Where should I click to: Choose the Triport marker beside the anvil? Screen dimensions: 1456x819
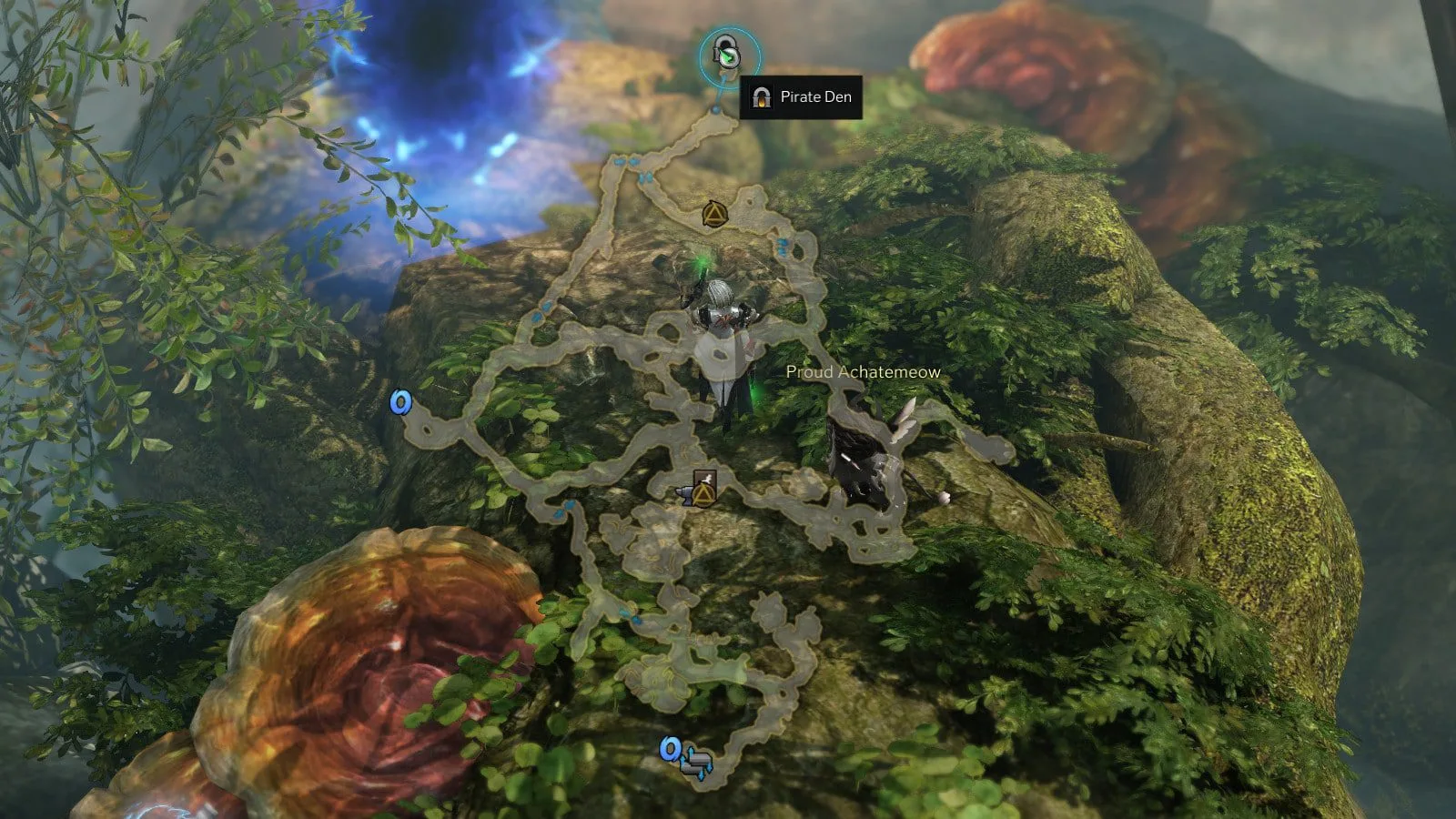(x=703, y=494)
